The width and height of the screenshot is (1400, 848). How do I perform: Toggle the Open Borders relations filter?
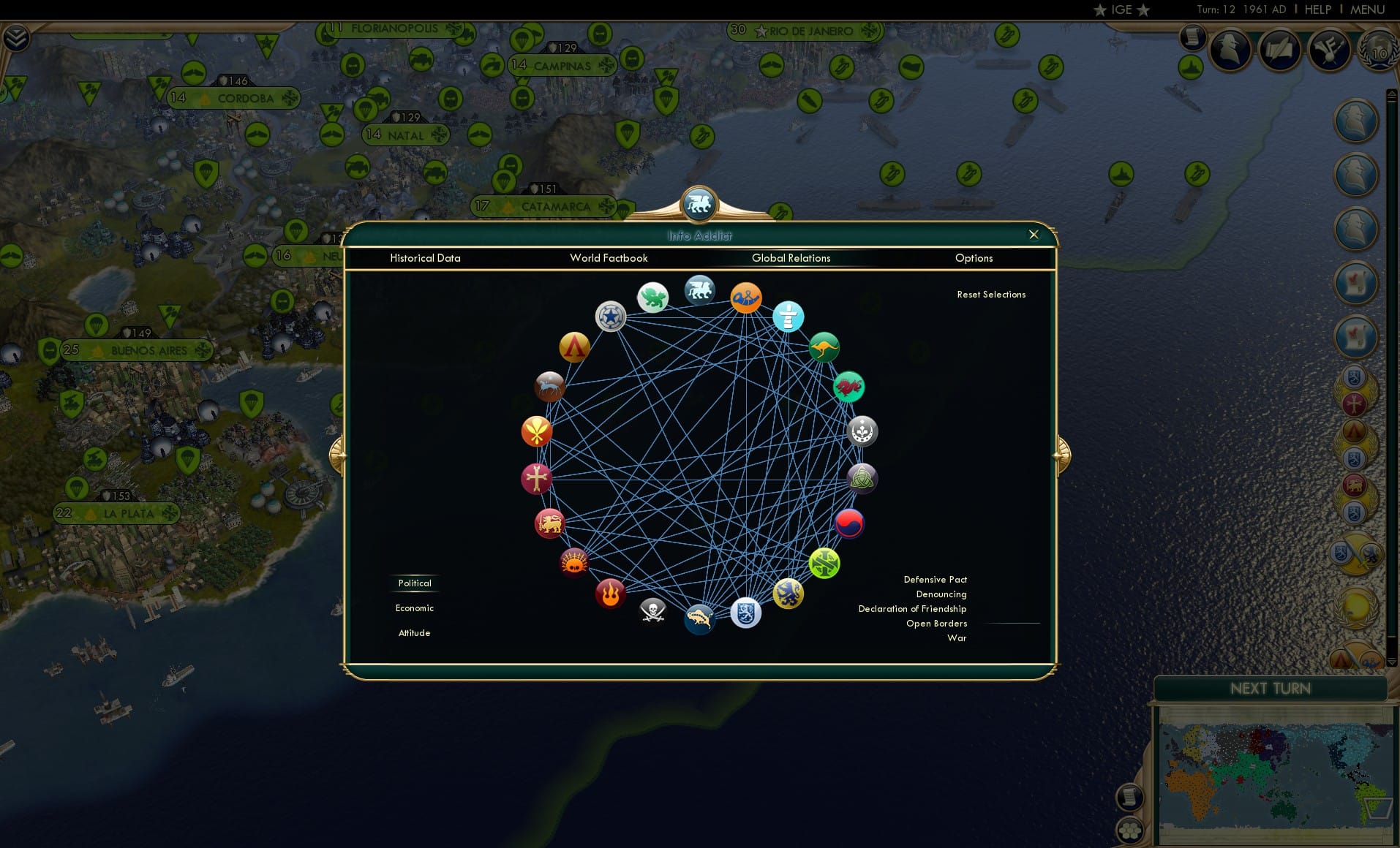coord(936,624)
